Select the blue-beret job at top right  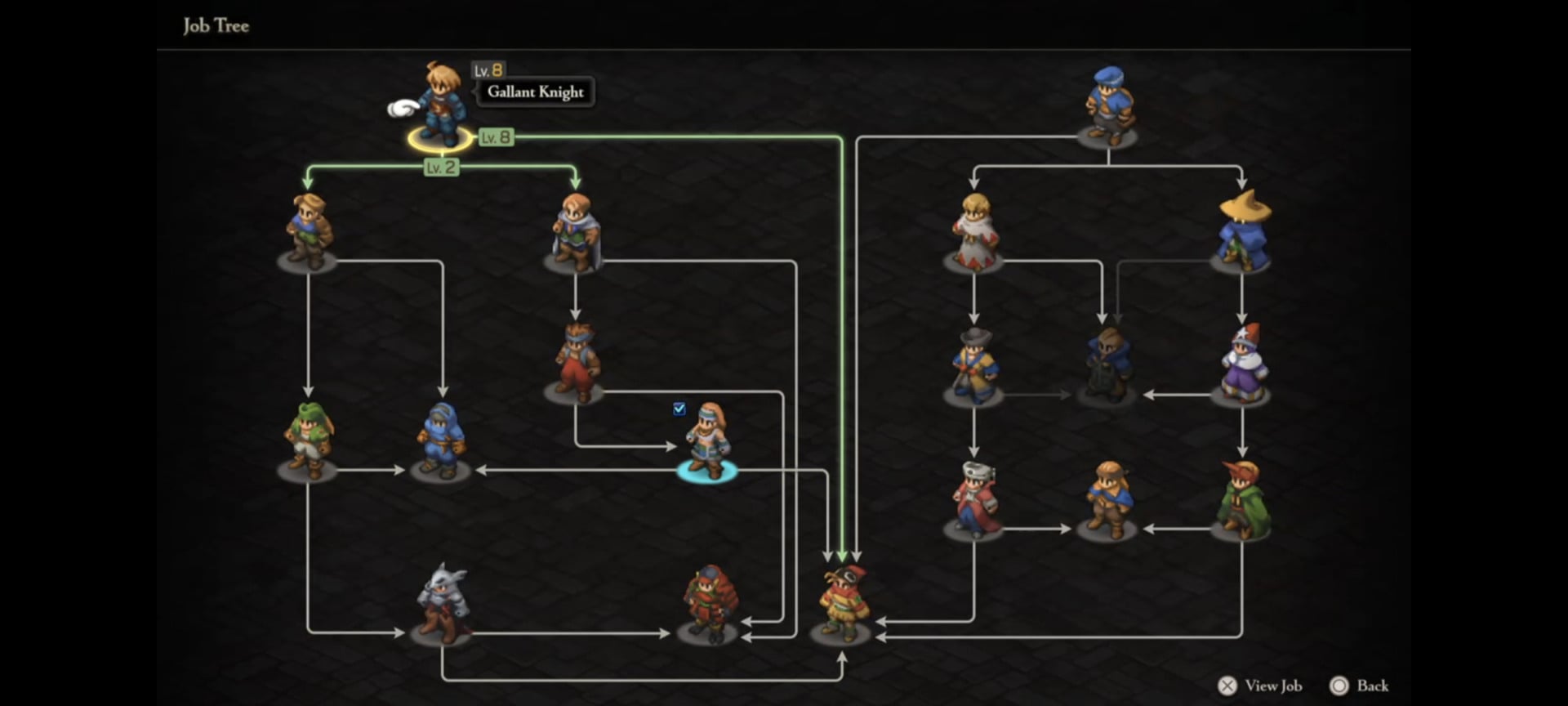click(1107, 102)
